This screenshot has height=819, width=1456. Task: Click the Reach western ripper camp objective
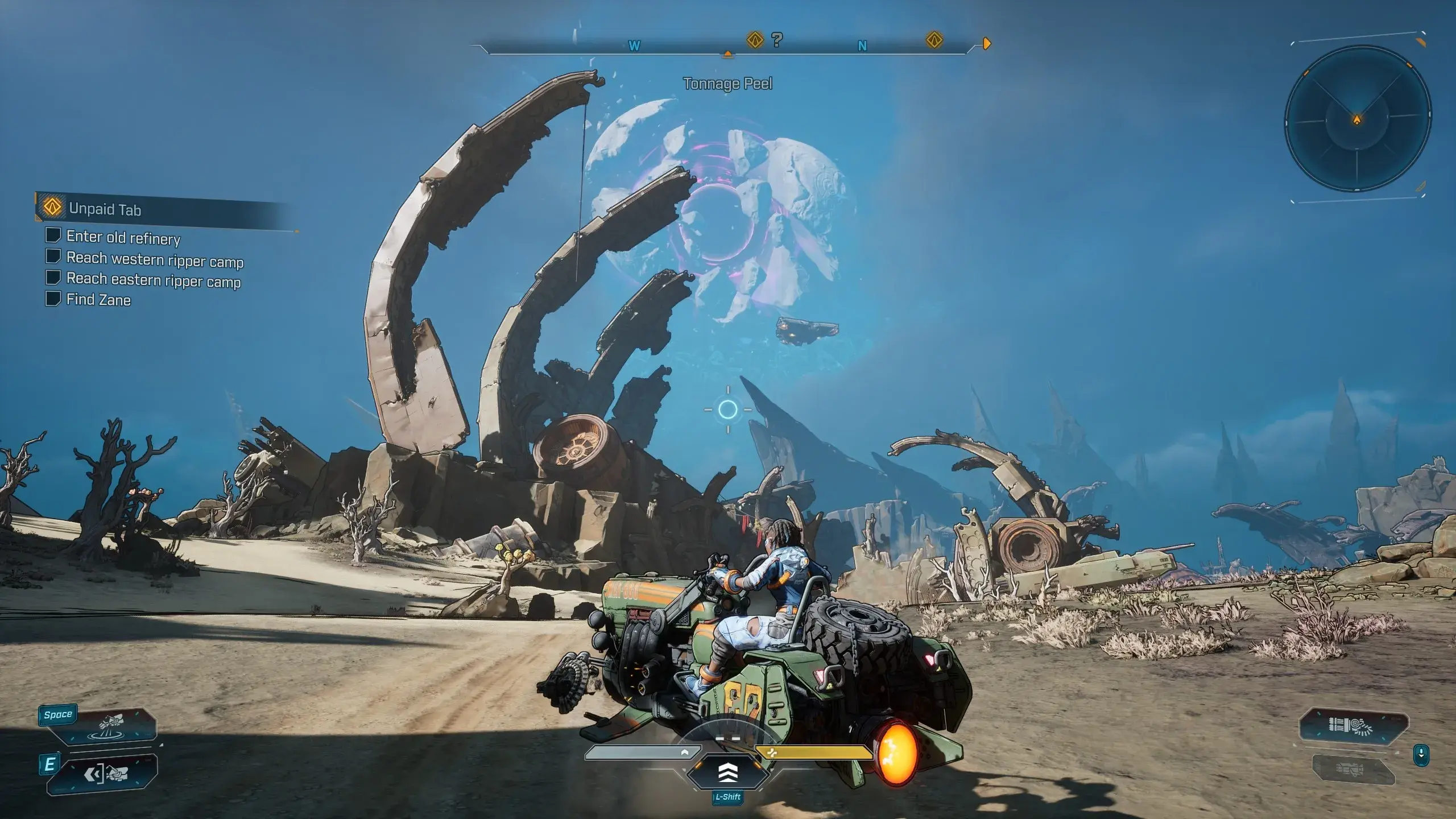click(155, 259)
